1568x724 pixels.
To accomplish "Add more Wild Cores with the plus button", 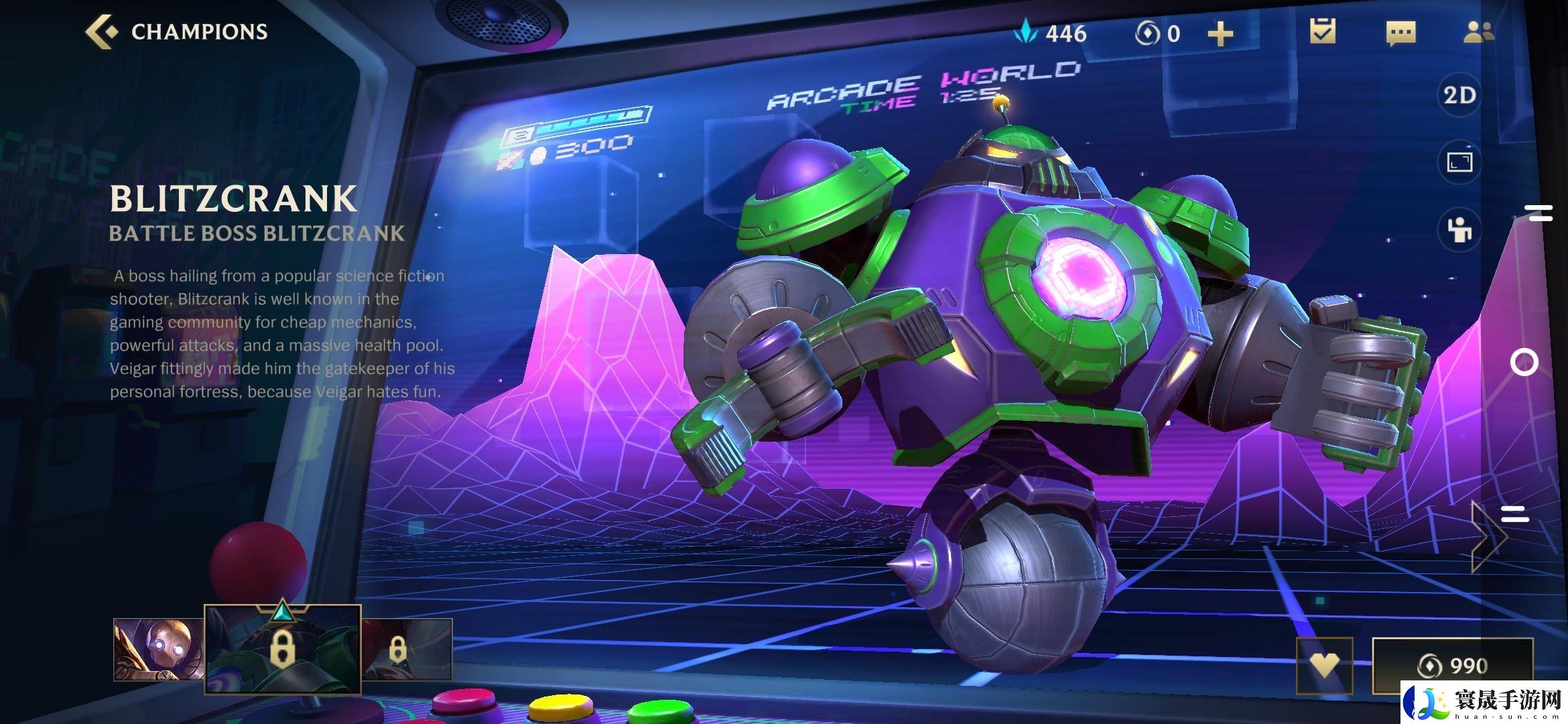I will click(1220, 33).
